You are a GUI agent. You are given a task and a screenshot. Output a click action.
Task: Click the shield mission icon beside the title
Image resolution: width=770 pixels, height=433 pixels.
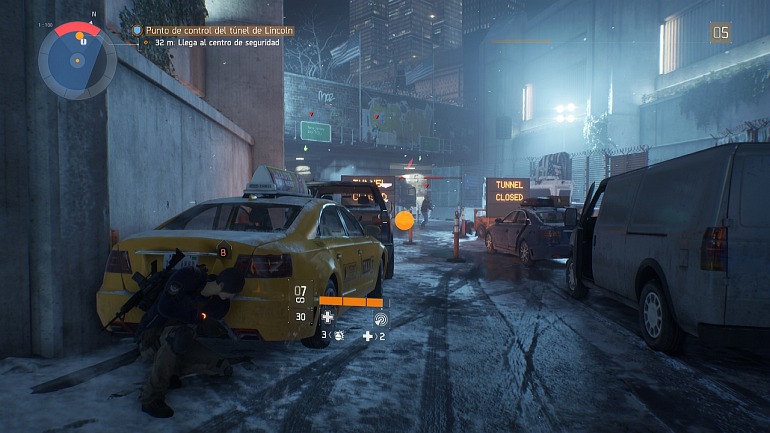click(138, 31)
